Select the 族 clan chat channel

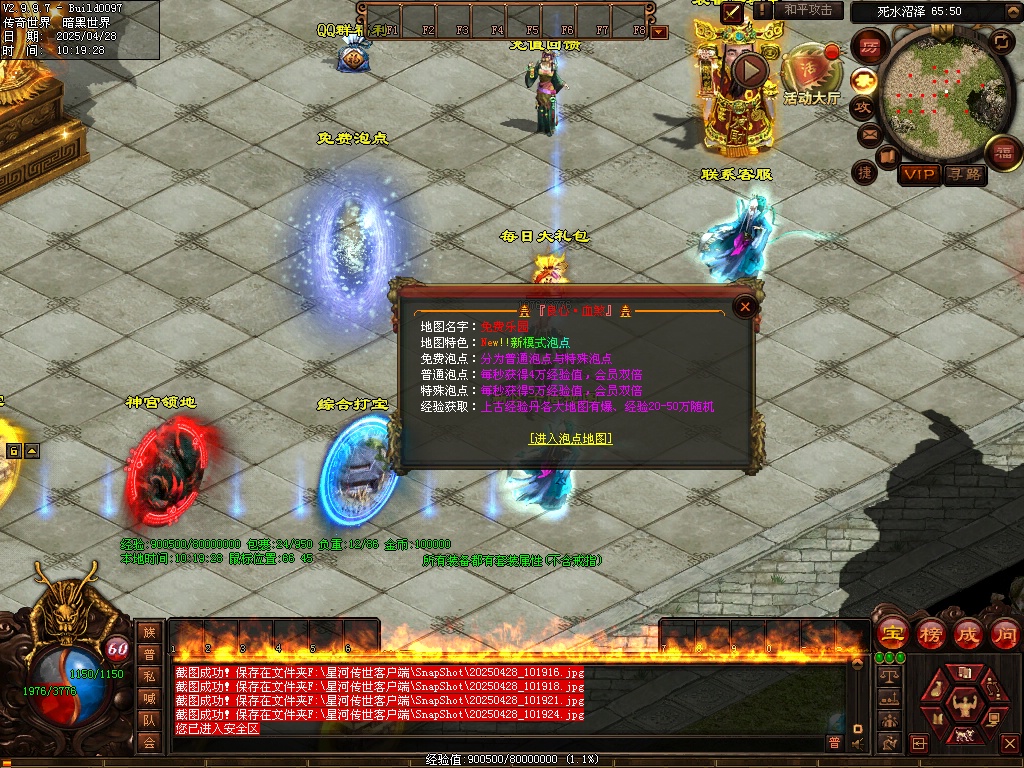point(149,632)
